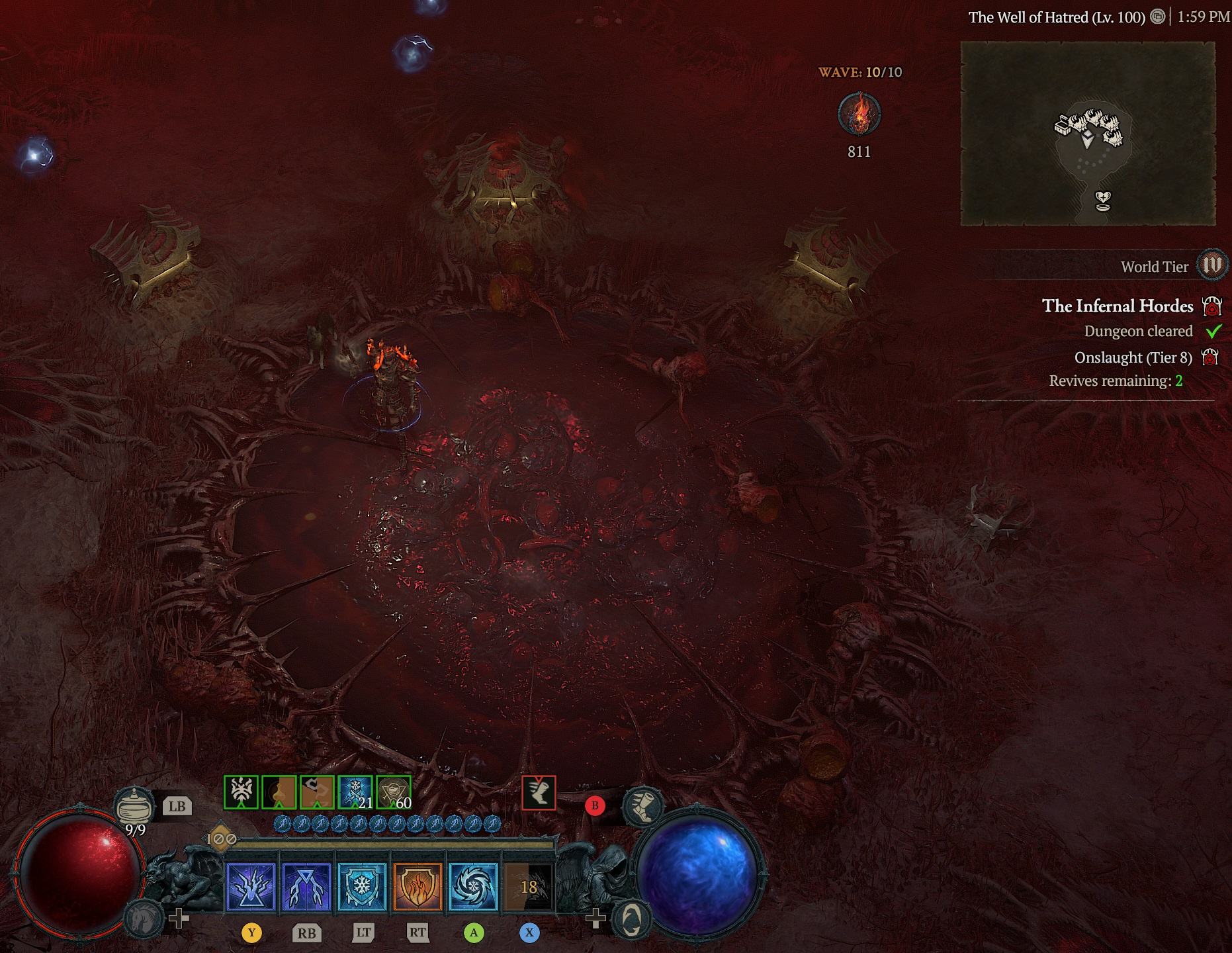The width and height of the screenshot is (1232, 953).
Task: Open the town portal icon
Action: [631, 919]
